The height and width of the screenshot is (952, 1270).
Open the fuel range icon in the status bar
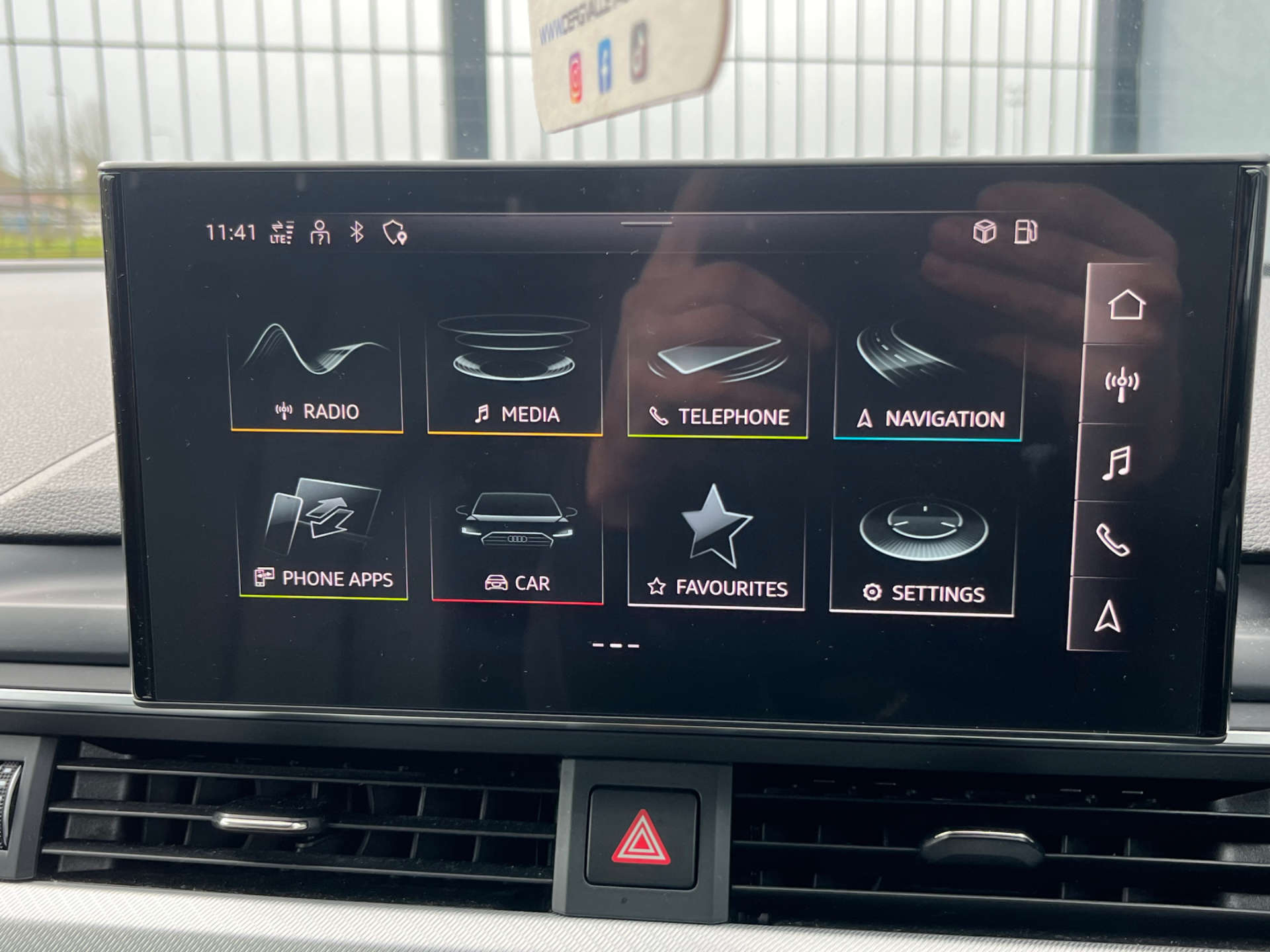pos(1025,230)
